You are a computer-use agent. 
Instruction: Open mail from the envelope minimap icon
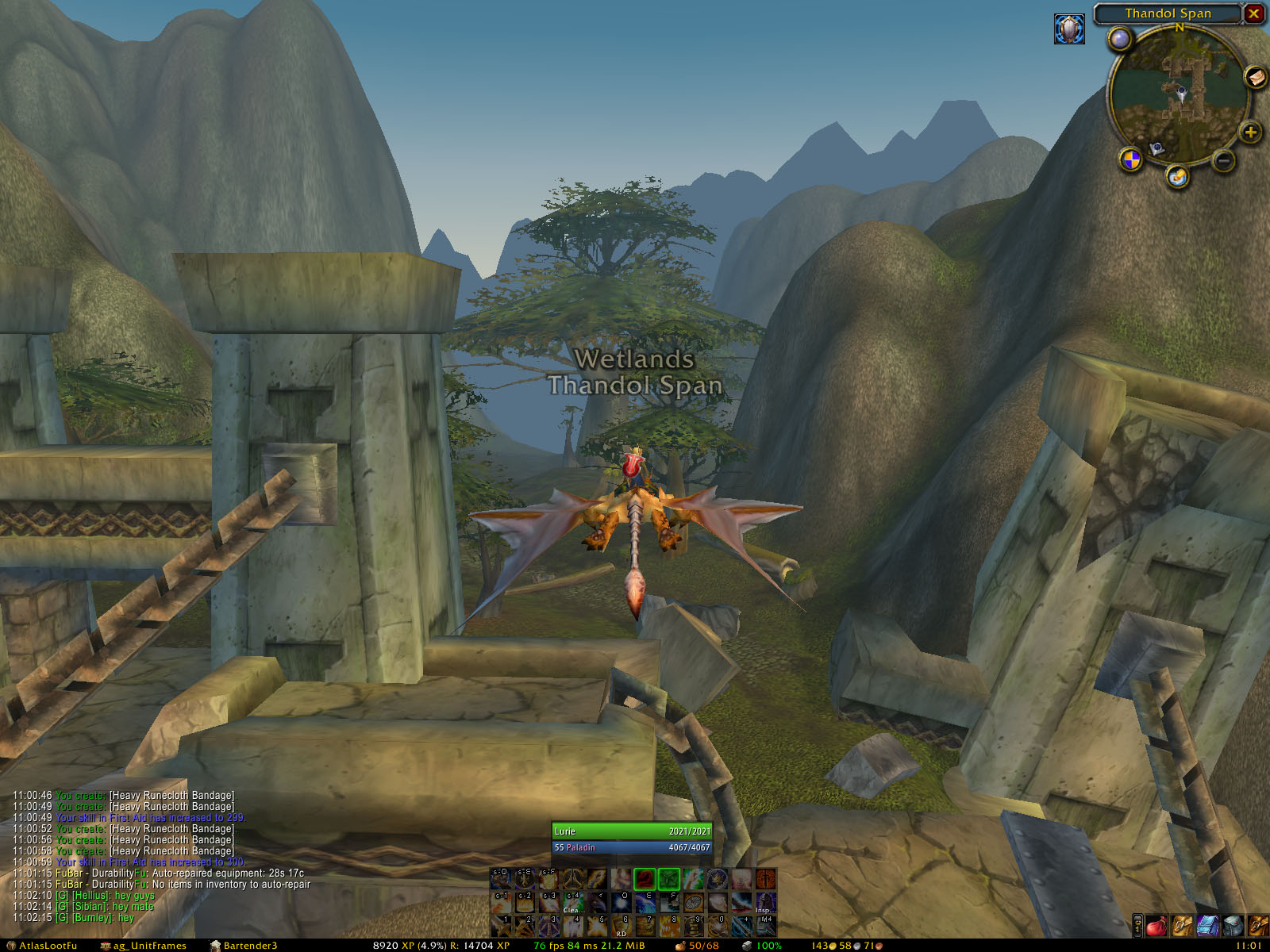pos(1255,76)
